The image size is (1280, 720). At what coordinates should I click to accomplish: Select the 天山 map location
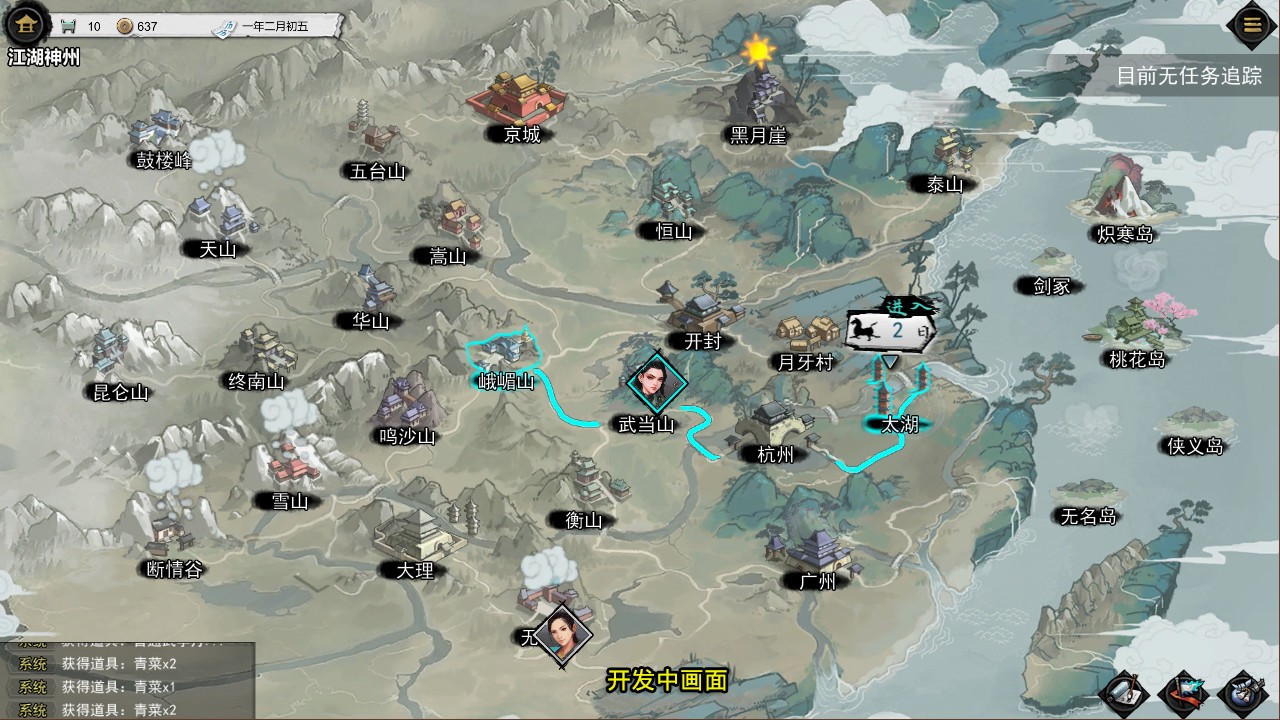click(219, 222)
